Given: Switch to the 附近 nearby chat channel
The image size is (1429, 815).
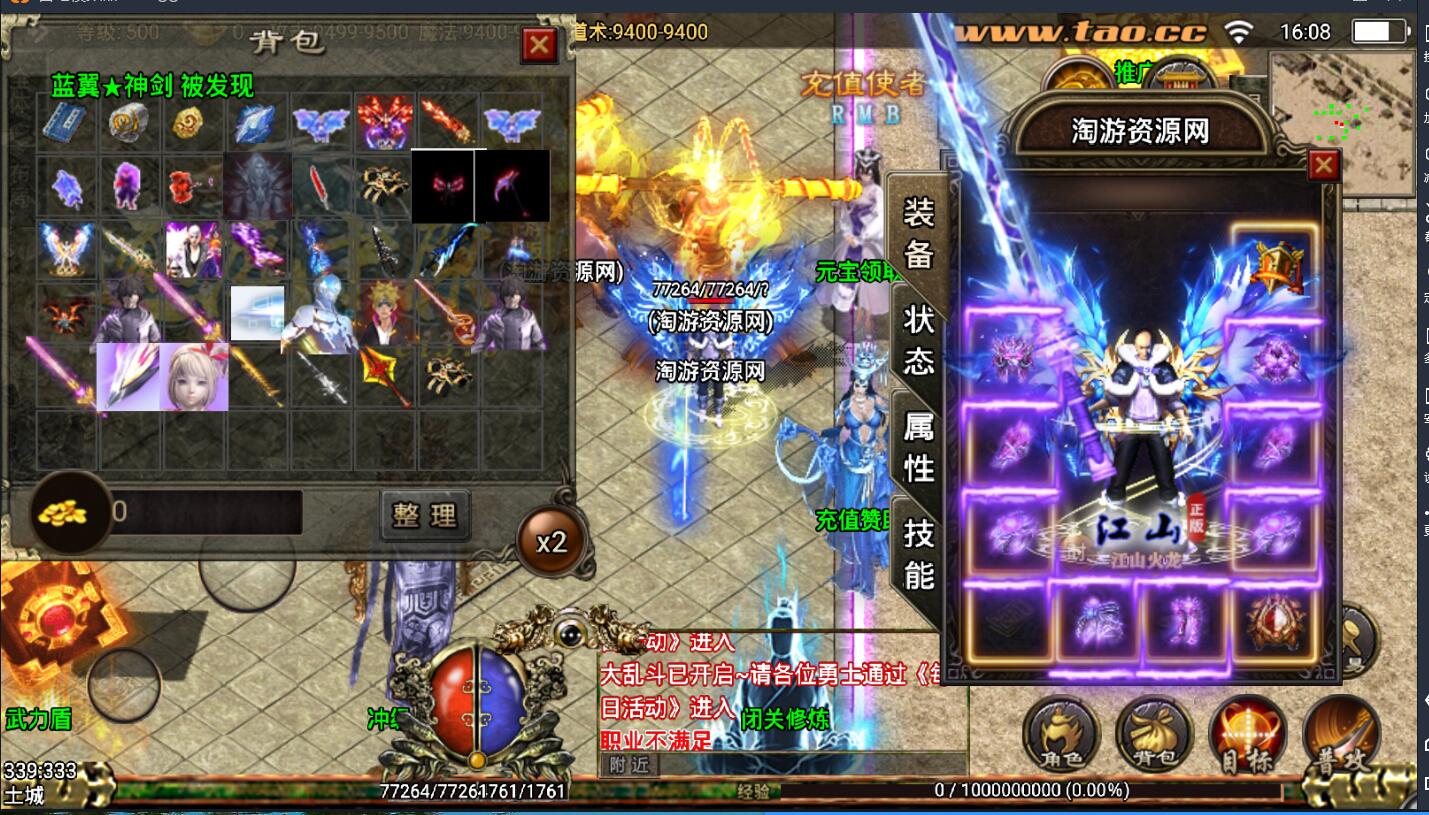Looking at the screenshot, I should pos(629,765).
